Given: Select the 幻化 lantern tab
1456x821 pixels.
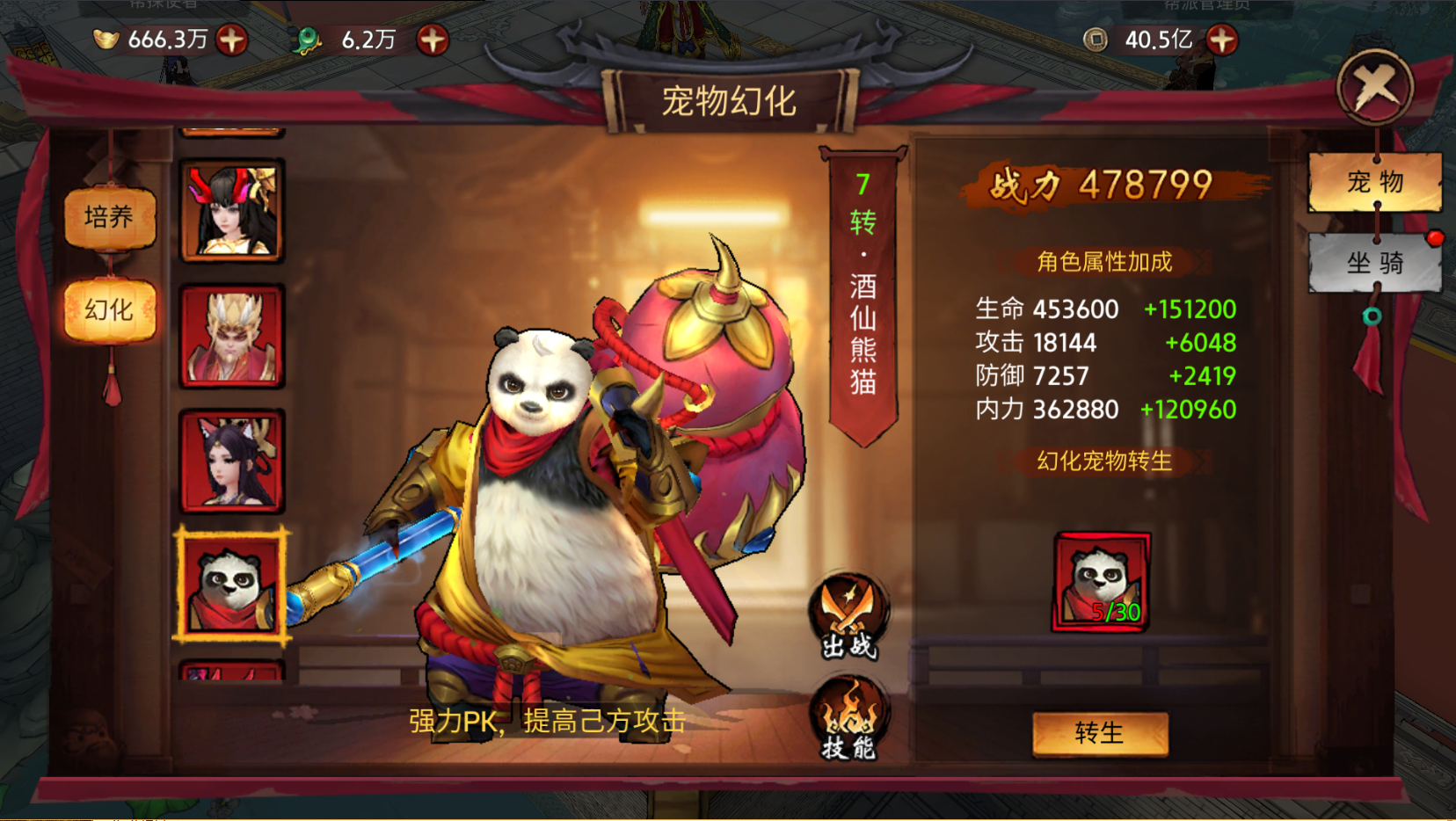Looking at the screenshot, I should point(109,309).
